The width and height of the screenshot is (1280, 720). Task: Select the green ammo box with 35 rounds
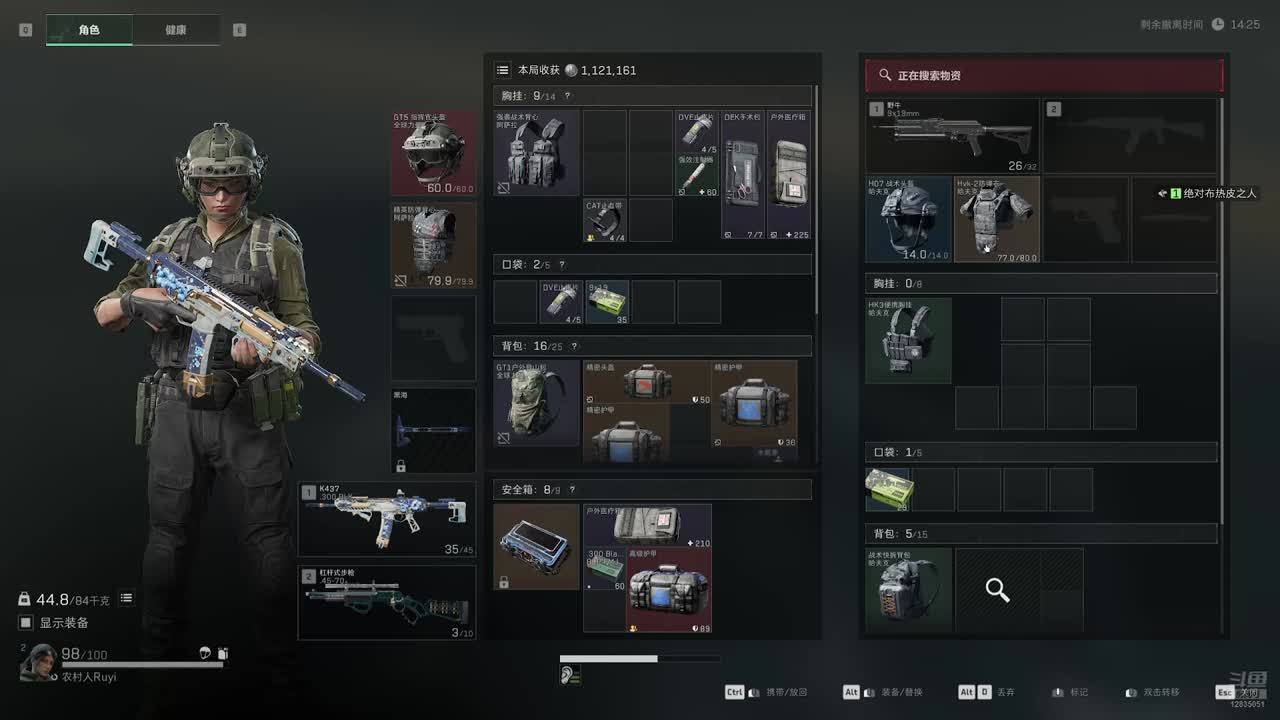[607, 302]
